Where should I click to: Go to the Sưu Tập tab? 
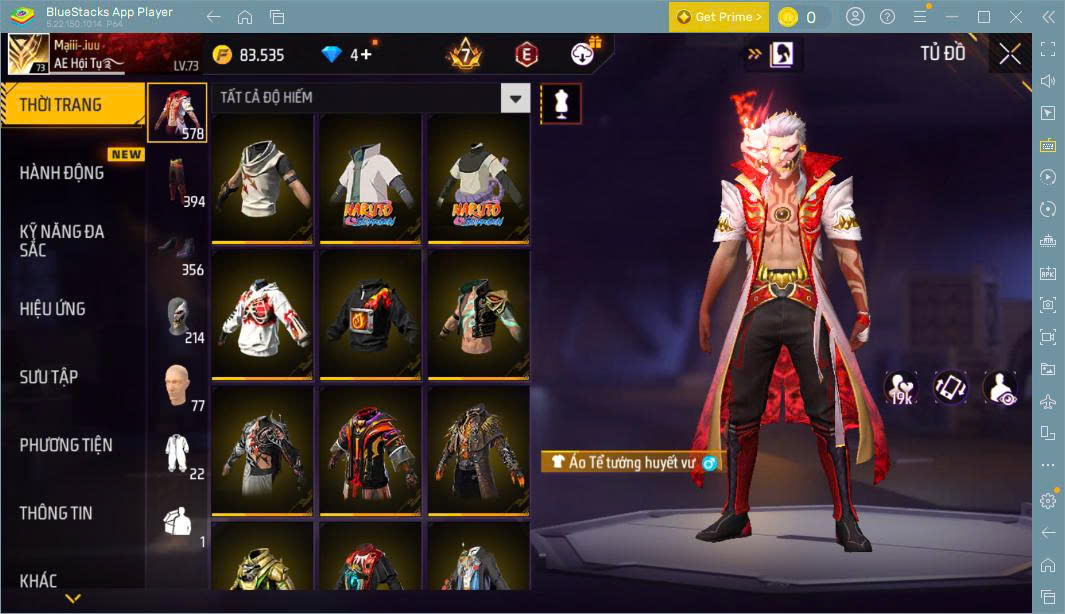(49, 377)
